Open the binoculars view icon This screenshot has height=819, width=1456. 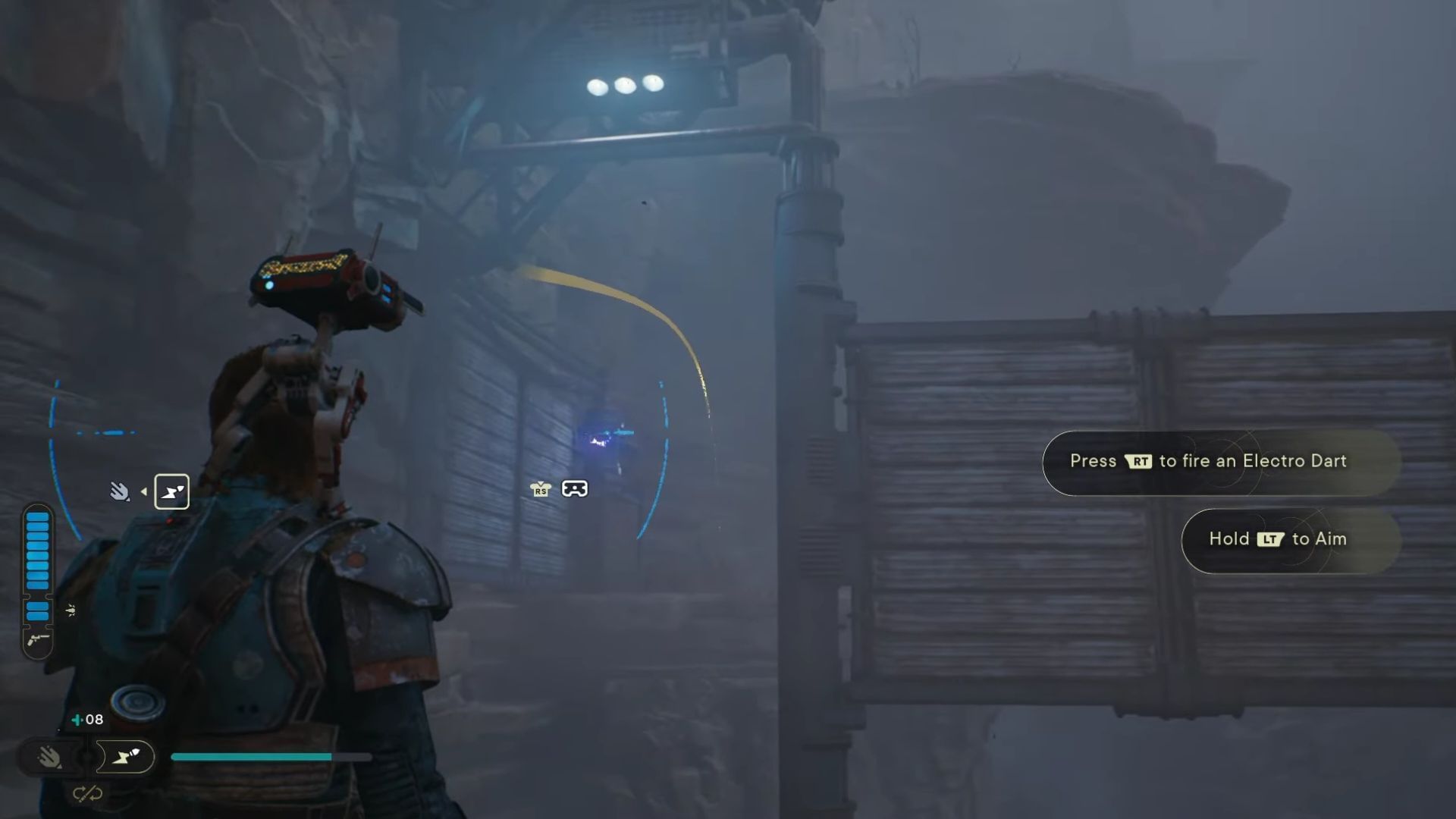(x=574, y=488)
